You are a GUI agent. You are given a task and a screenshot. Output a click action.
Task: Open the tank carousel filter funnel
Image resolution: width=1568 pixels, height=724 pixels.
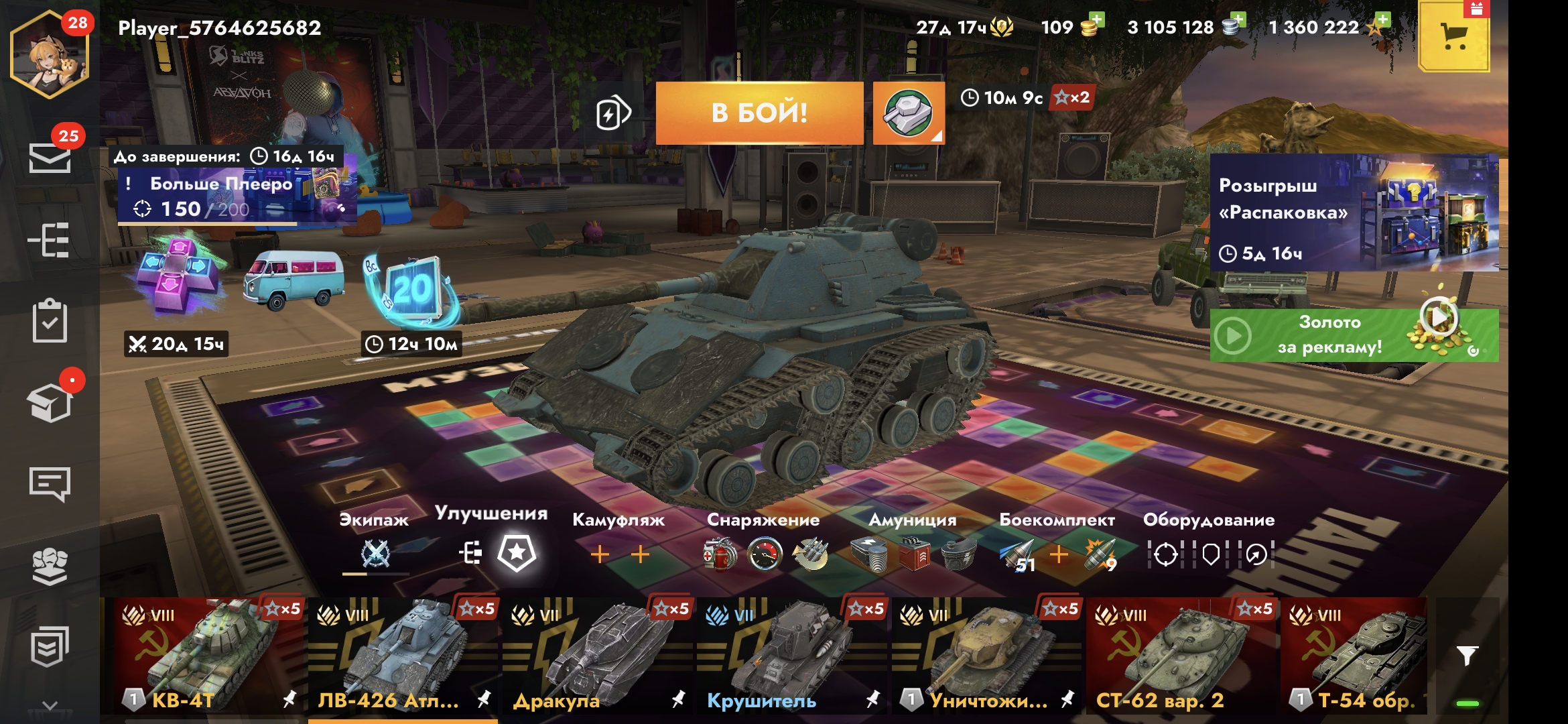(x=1467, y=656)
